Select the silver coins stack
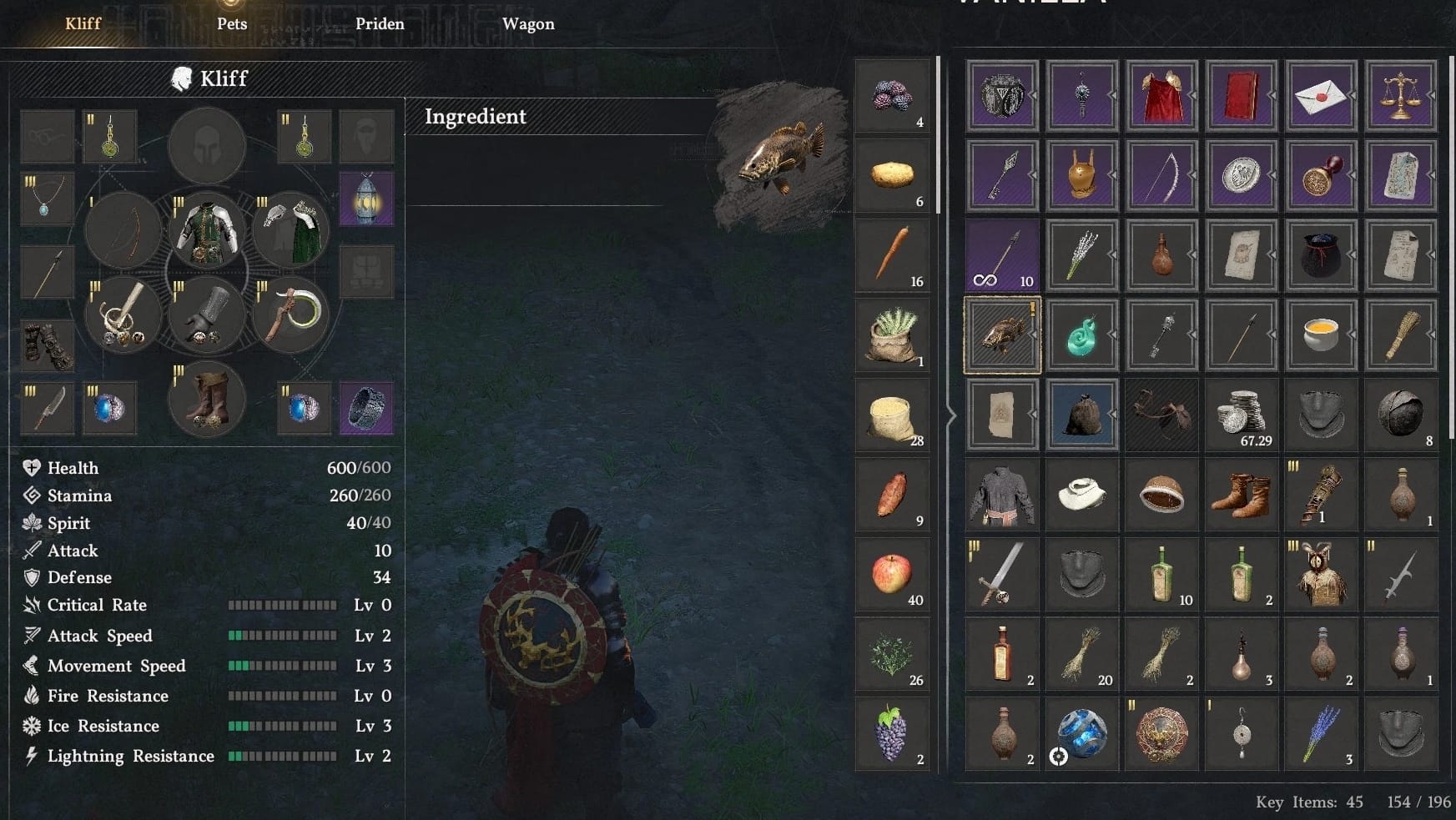Viewport: 1456px width, 820px height. (1242, 414)
